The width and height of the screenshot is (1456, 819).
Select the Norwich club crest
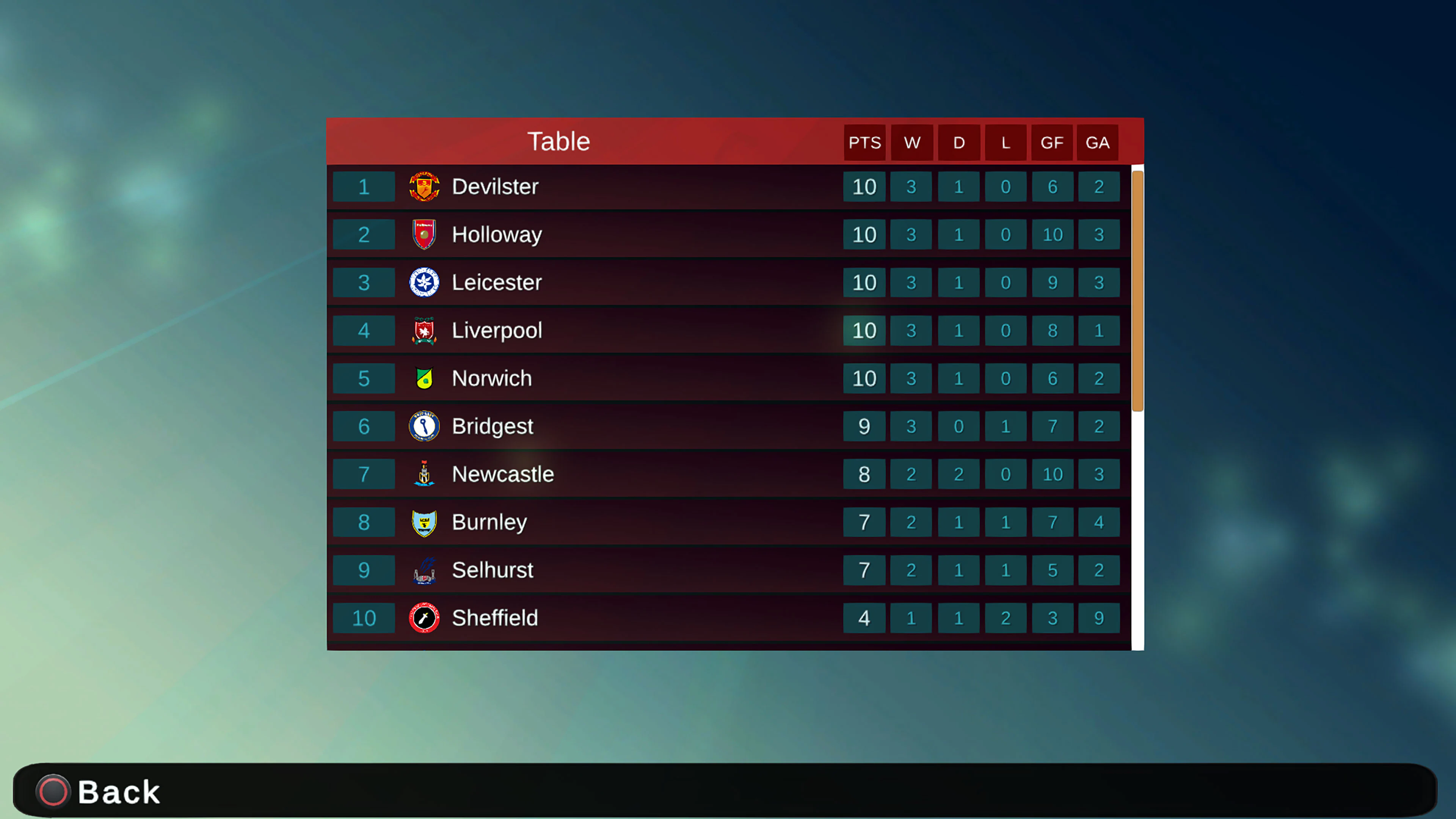click(425, 379)
